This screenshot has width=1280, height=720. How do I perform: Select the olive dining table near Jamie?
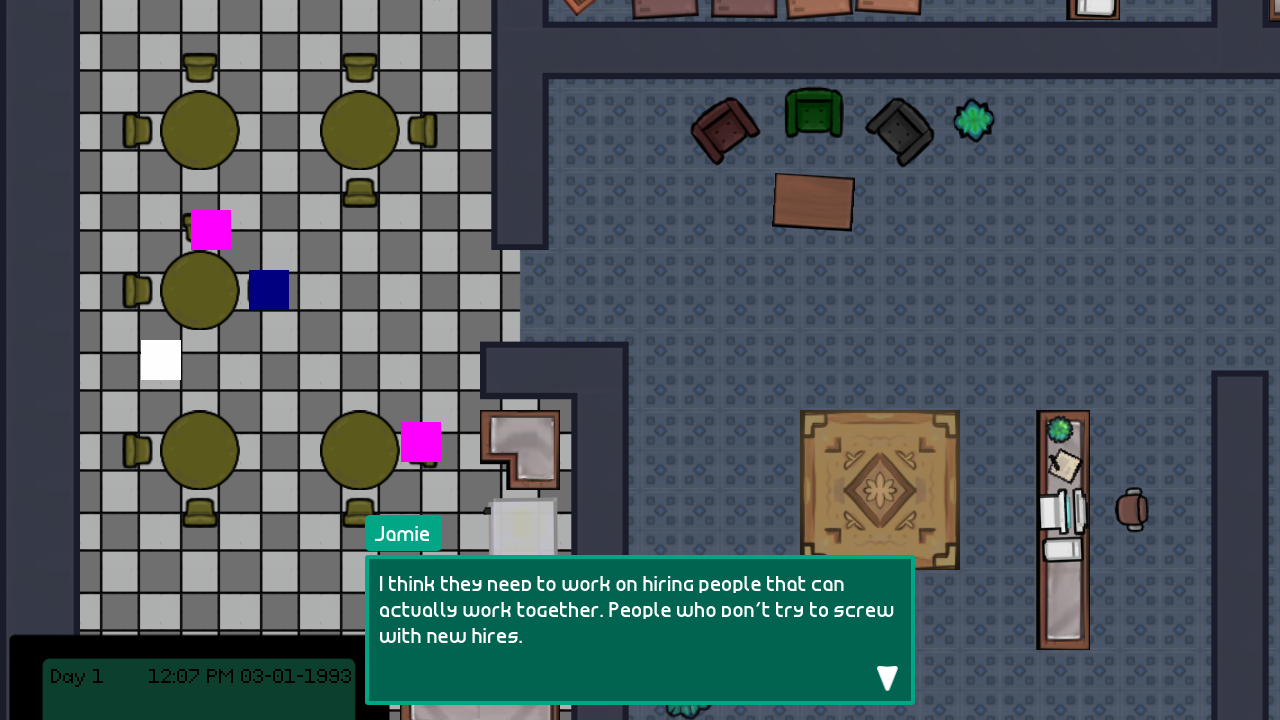(360, 450)
